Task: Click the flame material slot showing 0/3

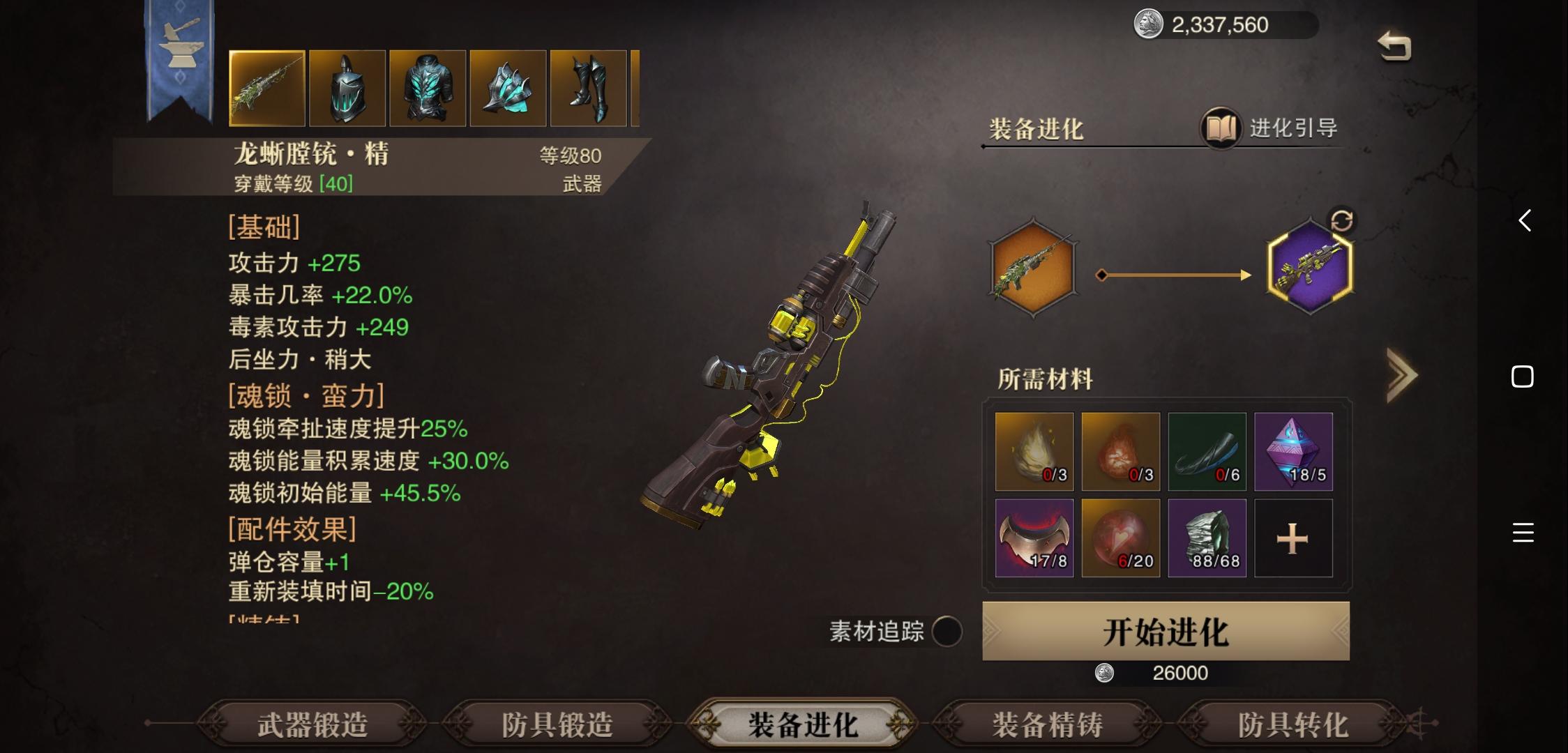Action: tap(1033, 451)
